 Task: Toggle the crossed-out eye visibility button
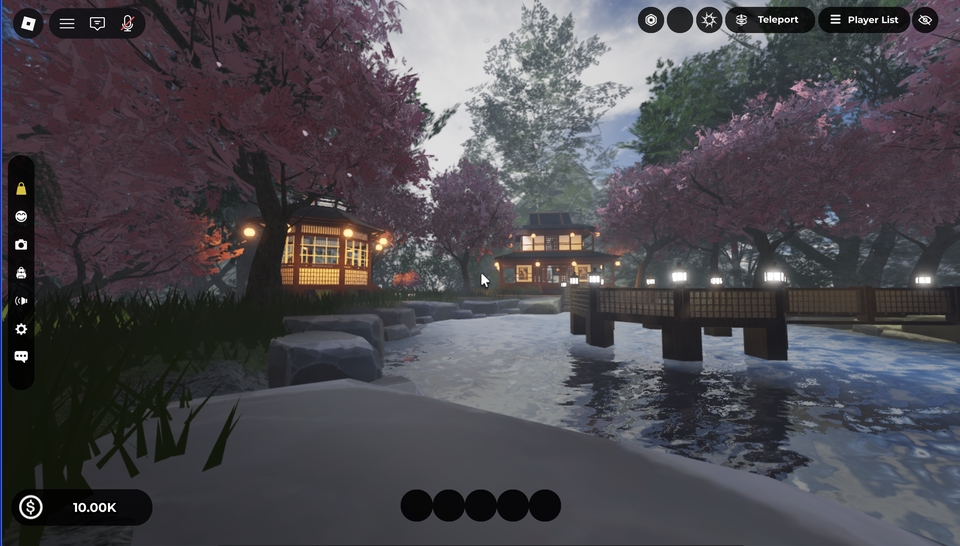925,20
